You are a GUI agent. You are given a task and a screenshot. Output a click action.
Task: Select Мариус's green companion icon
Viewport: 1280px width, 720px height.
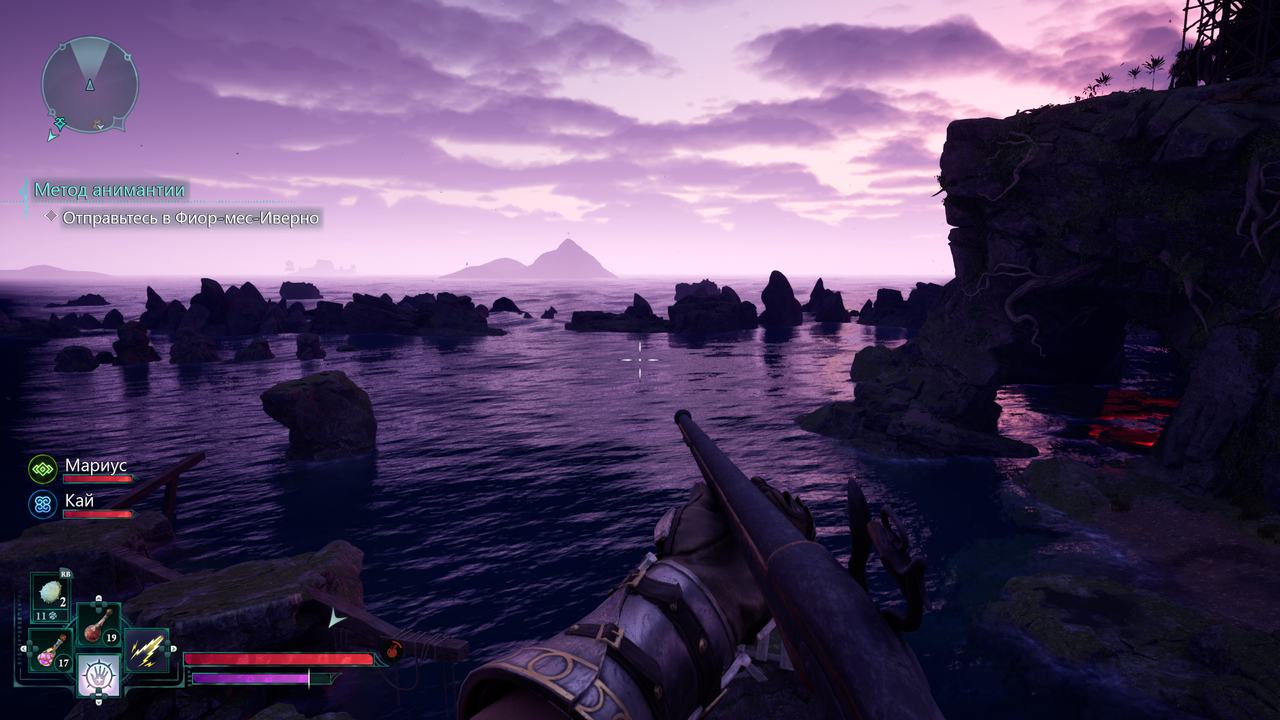coord(42,468)
